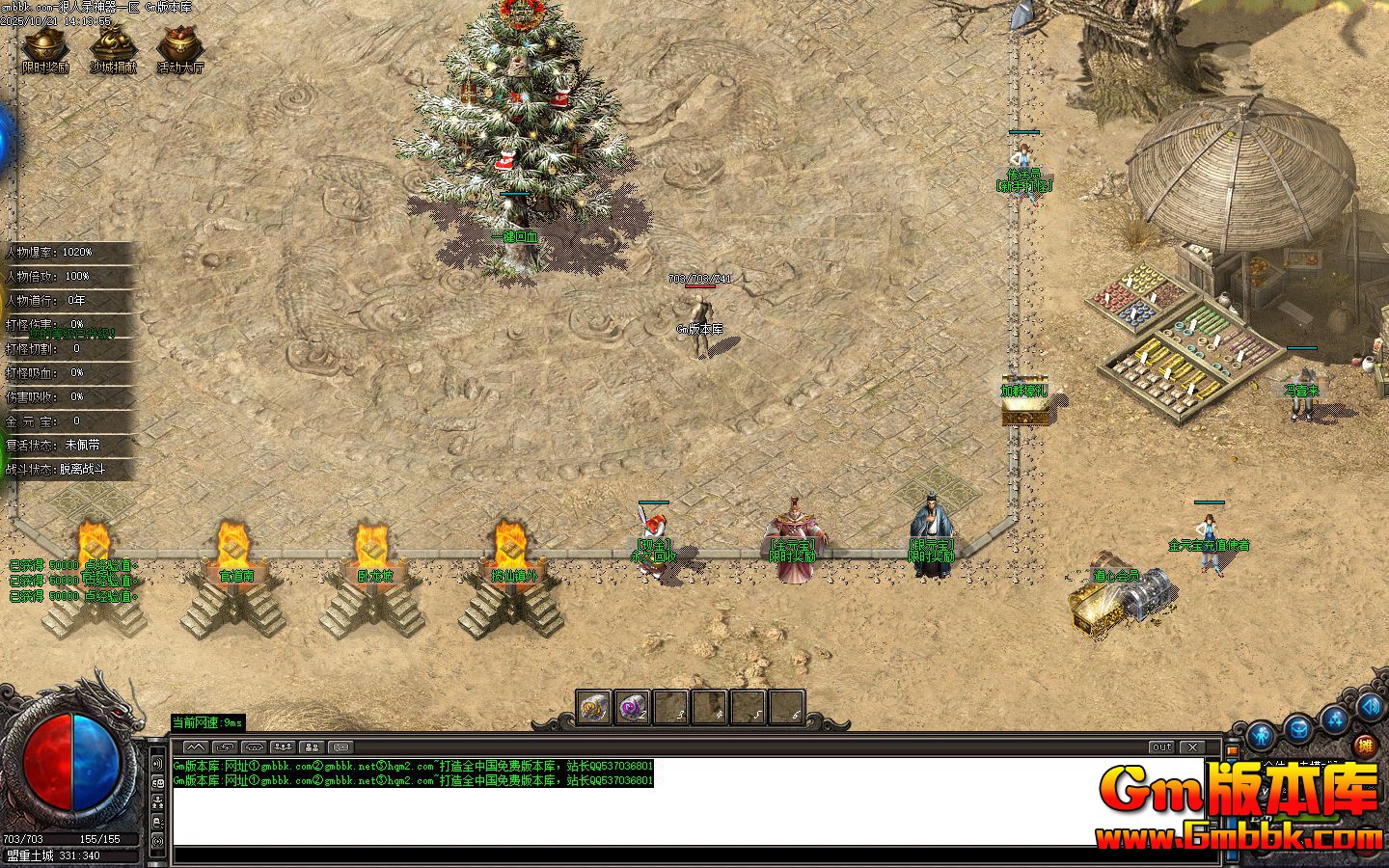Screen dimensions: 1389x868
Task: Open the skills sparkle round button
Action: pos(1335,719)
